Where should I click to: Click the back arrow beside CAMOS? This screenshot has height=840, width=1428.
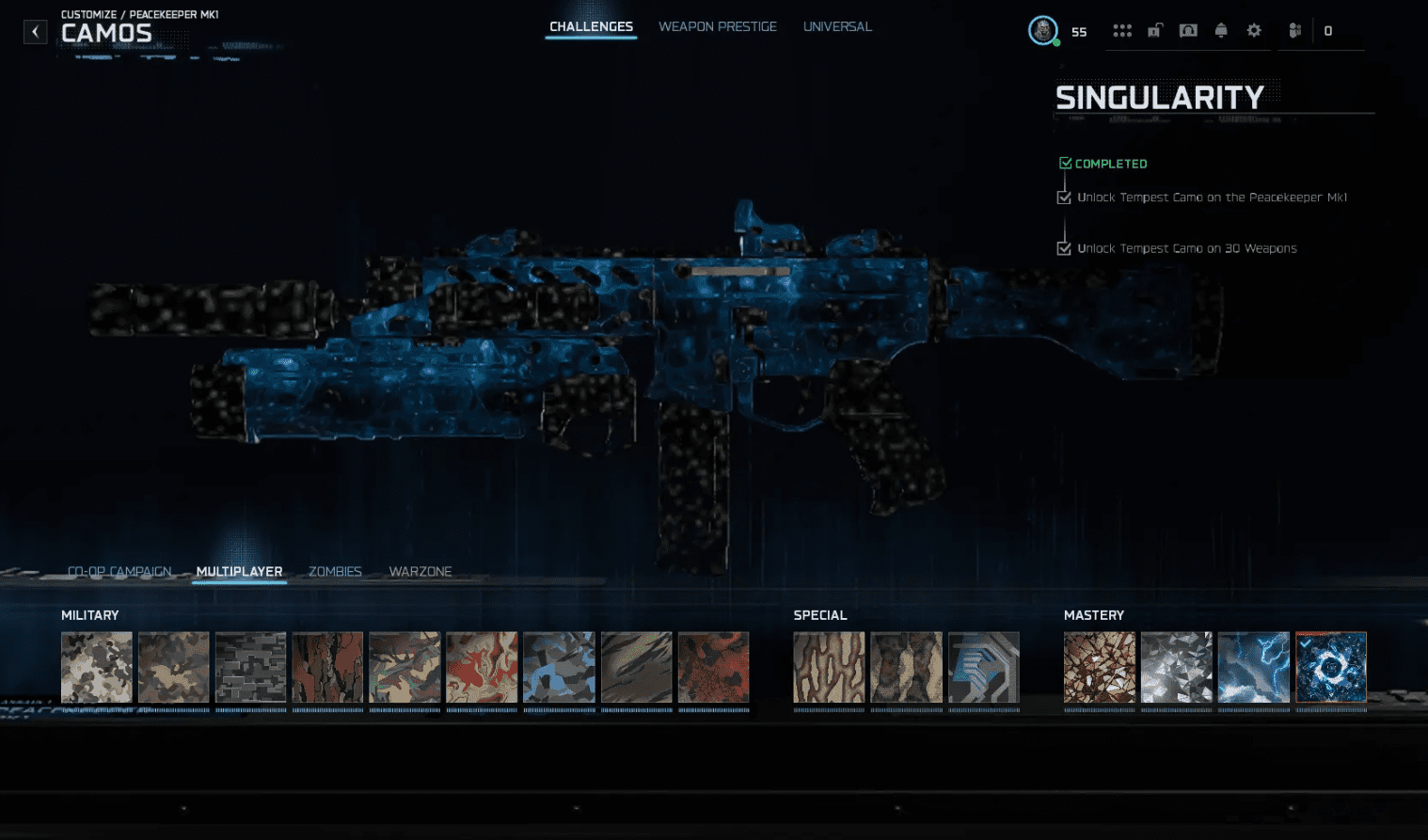click(35, 31)
